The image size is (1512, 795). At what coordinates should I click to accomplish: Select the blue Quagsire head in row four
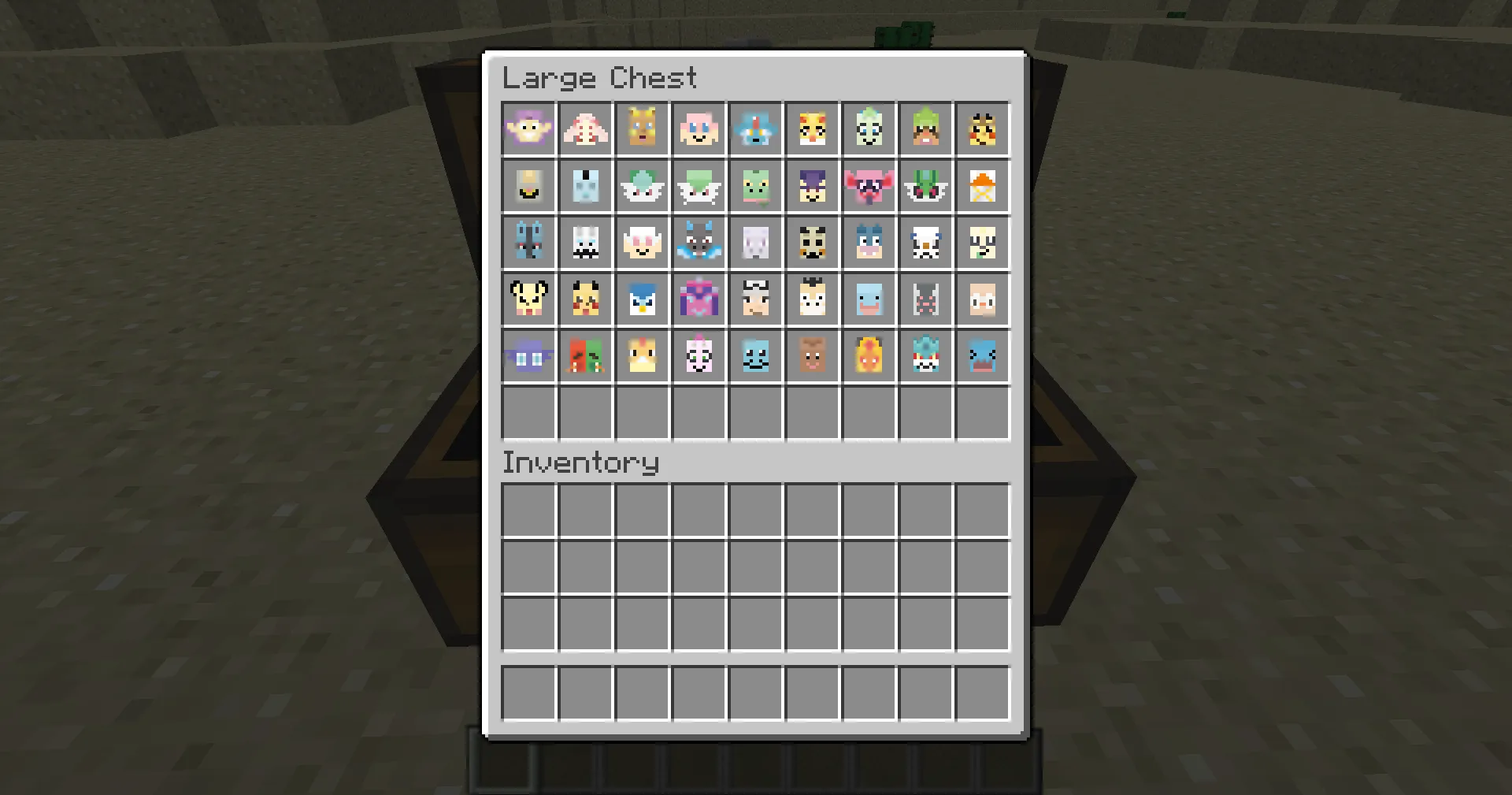(x=869, y=299)
